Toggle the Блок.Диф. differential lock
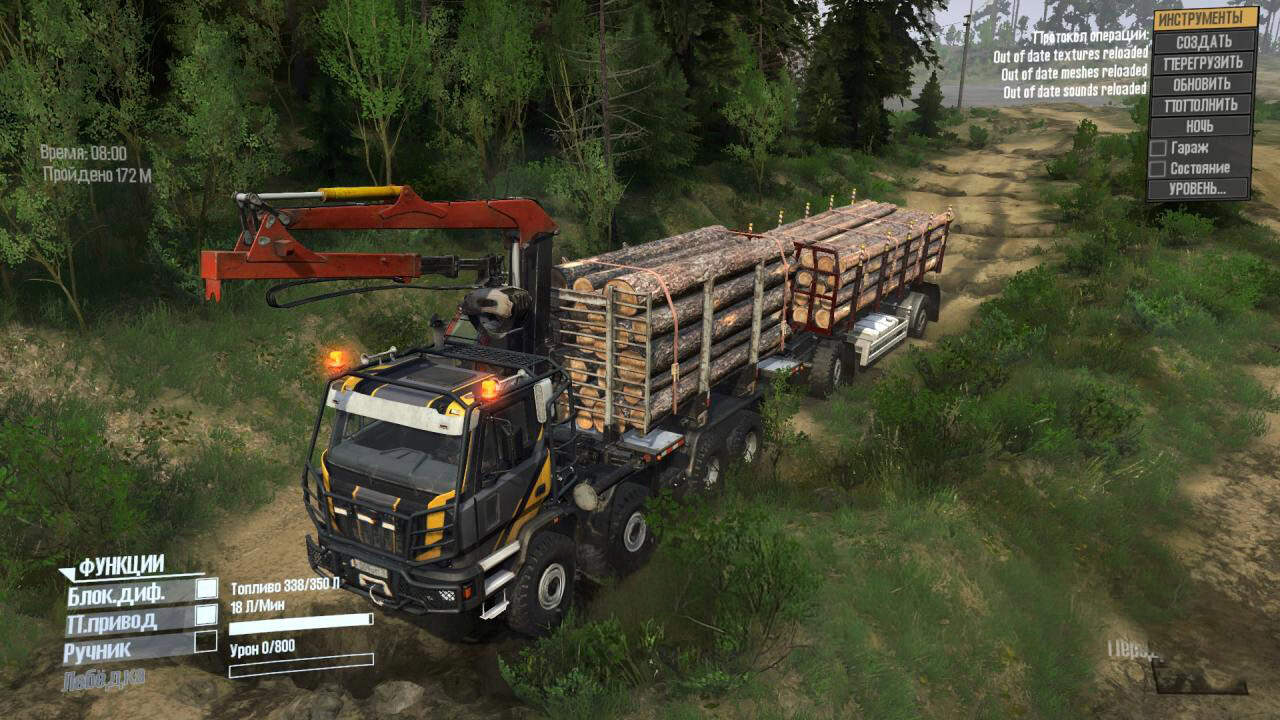This screenshot has height=720, width=1280. click(x=206, y=590)
